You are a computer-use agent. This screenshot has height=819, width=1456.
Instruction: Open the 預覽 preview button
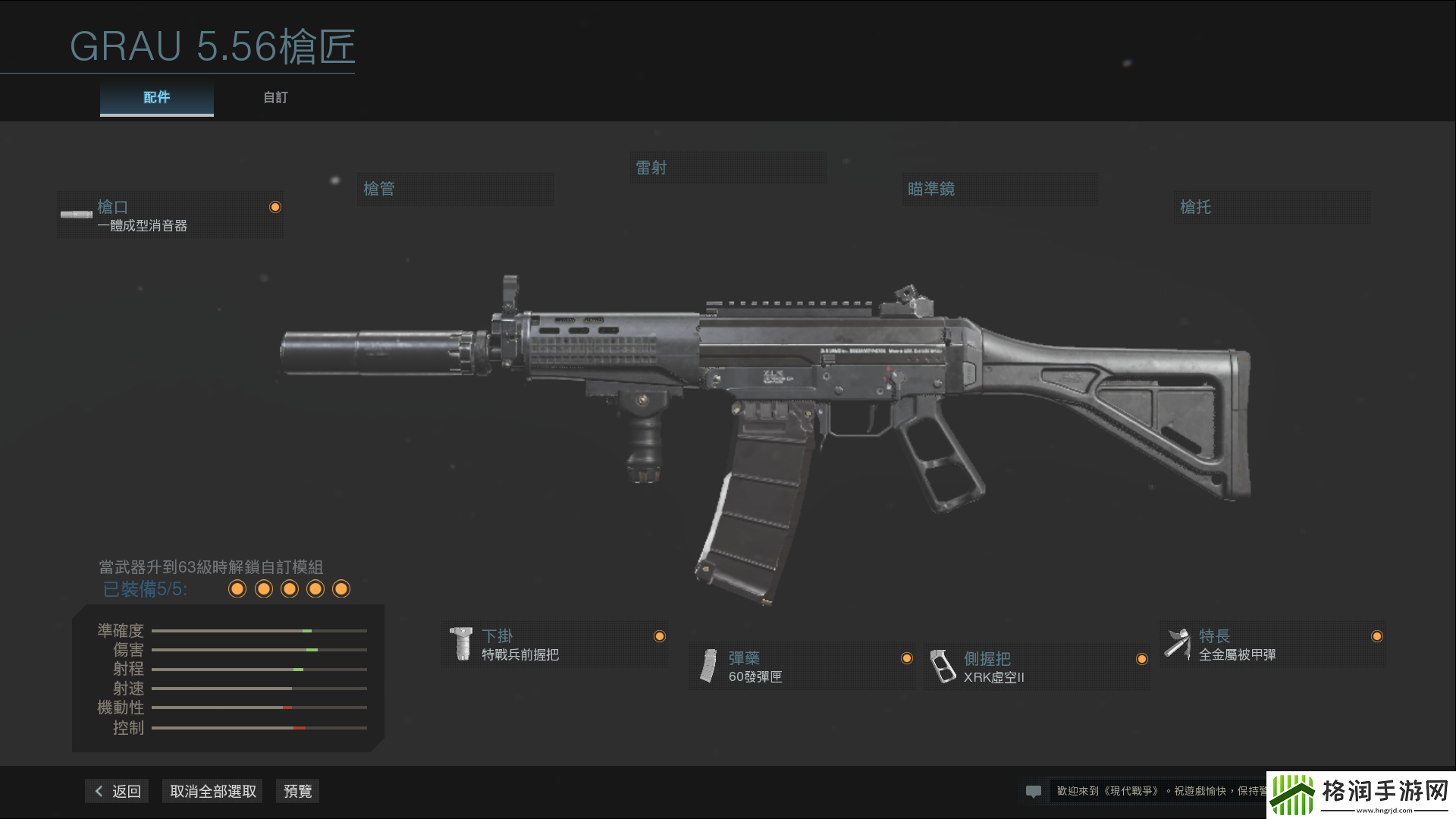point(297,791)
